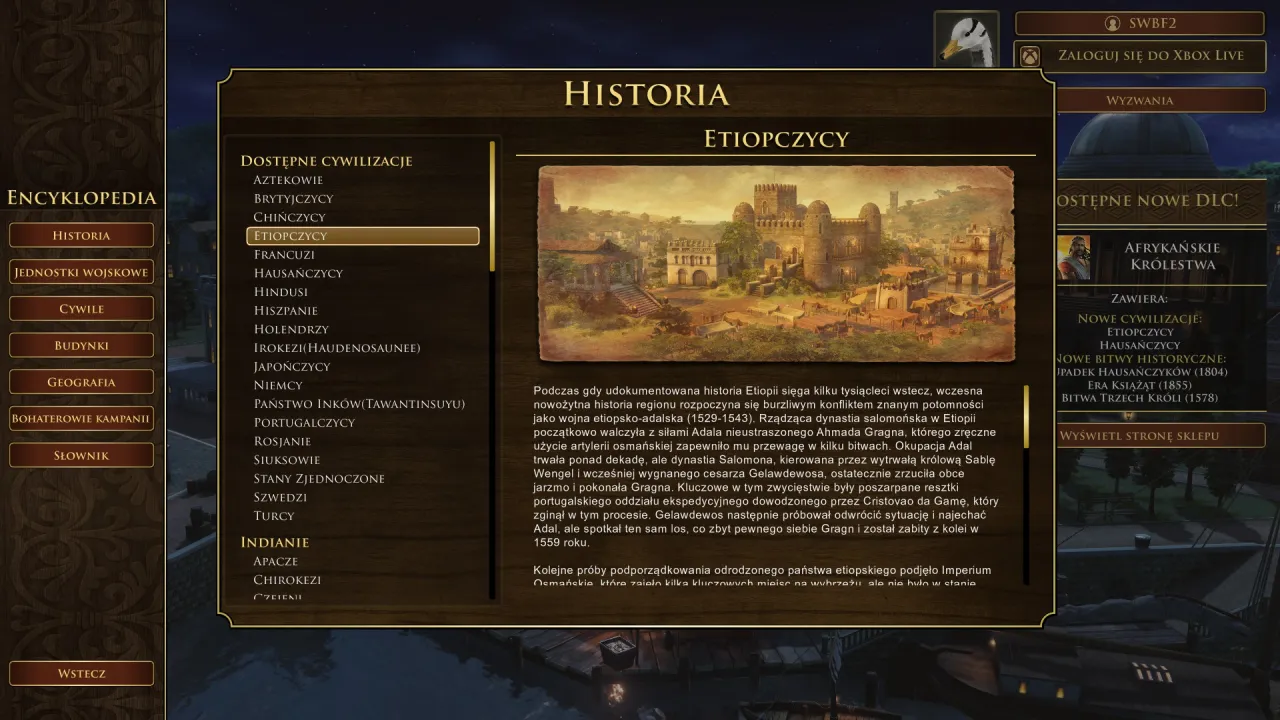Select Aztekowie from the civilizations list
Viewport: 1280px width, 720px height.
pos(289,180)
